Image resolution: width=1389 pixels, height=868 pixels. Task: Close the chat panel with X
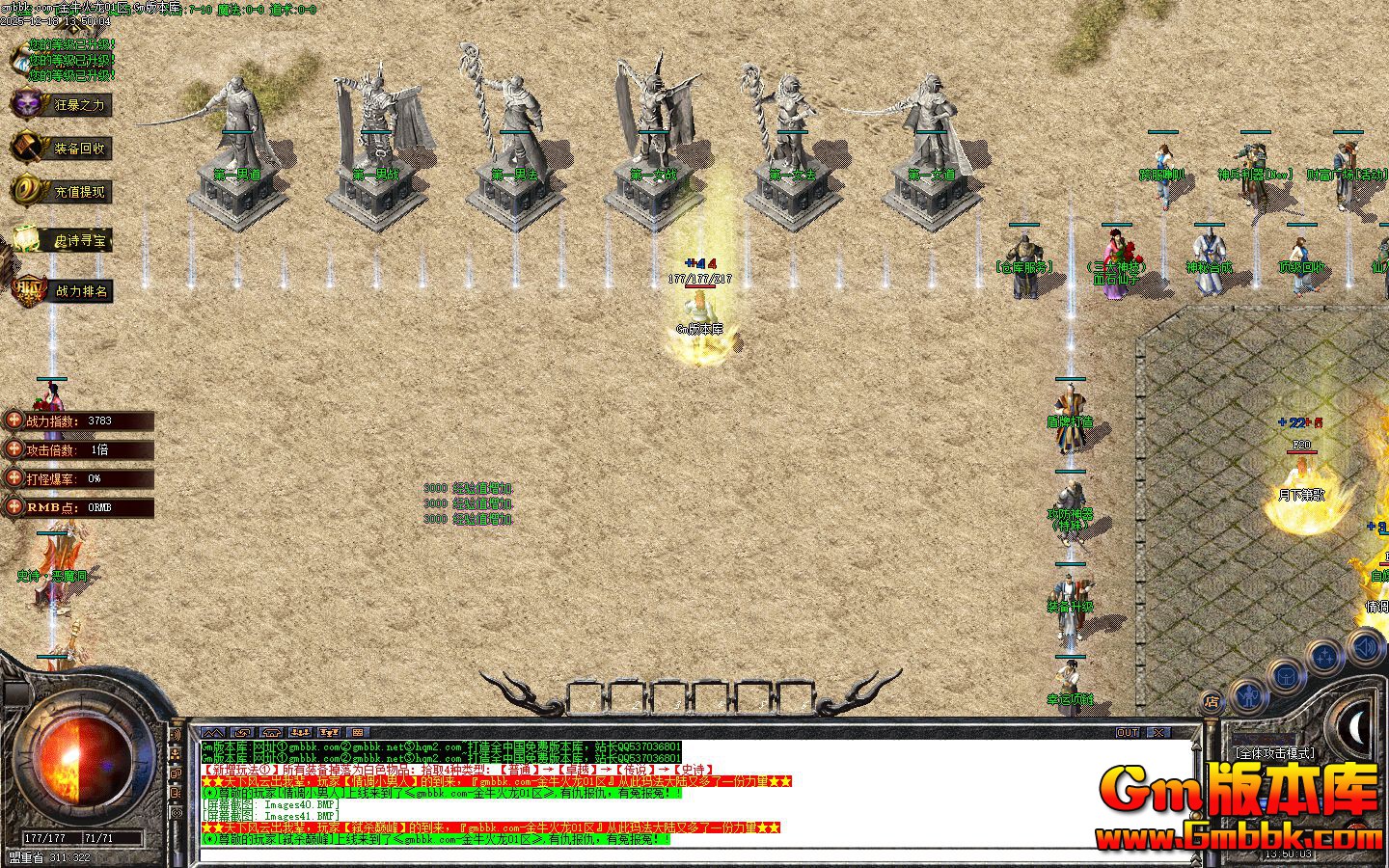1157,733
